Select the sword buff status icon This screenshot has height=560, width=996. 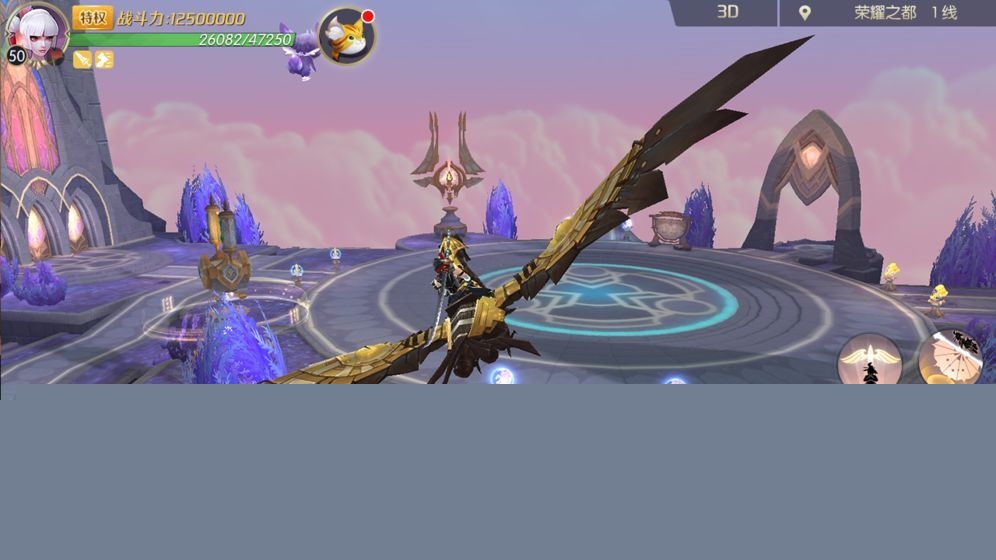click(82, 60)
